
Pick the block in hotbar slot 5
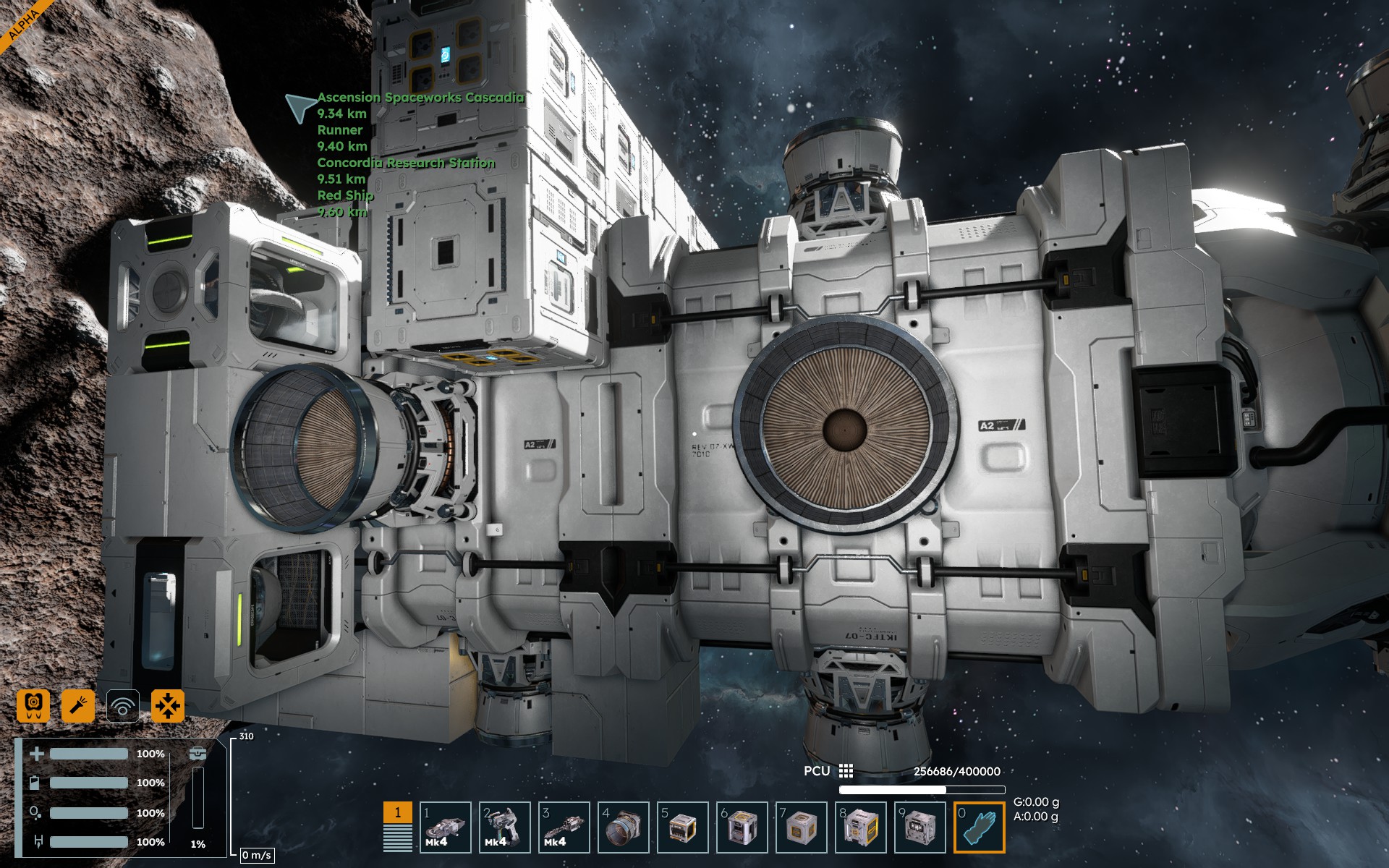[x=682, y=827]
